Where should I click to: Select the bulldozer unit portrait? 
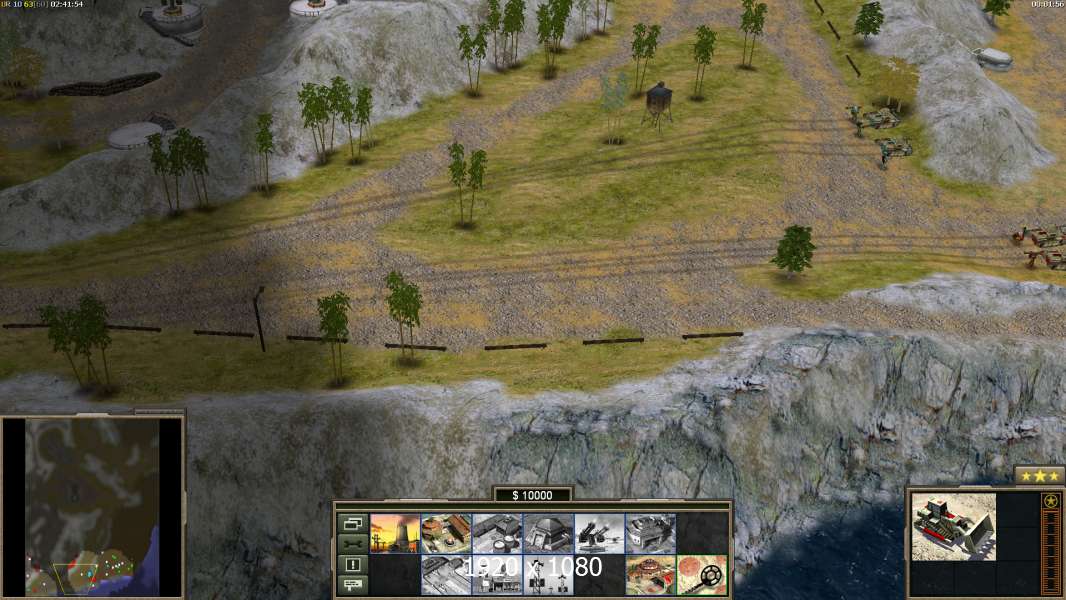953,526
